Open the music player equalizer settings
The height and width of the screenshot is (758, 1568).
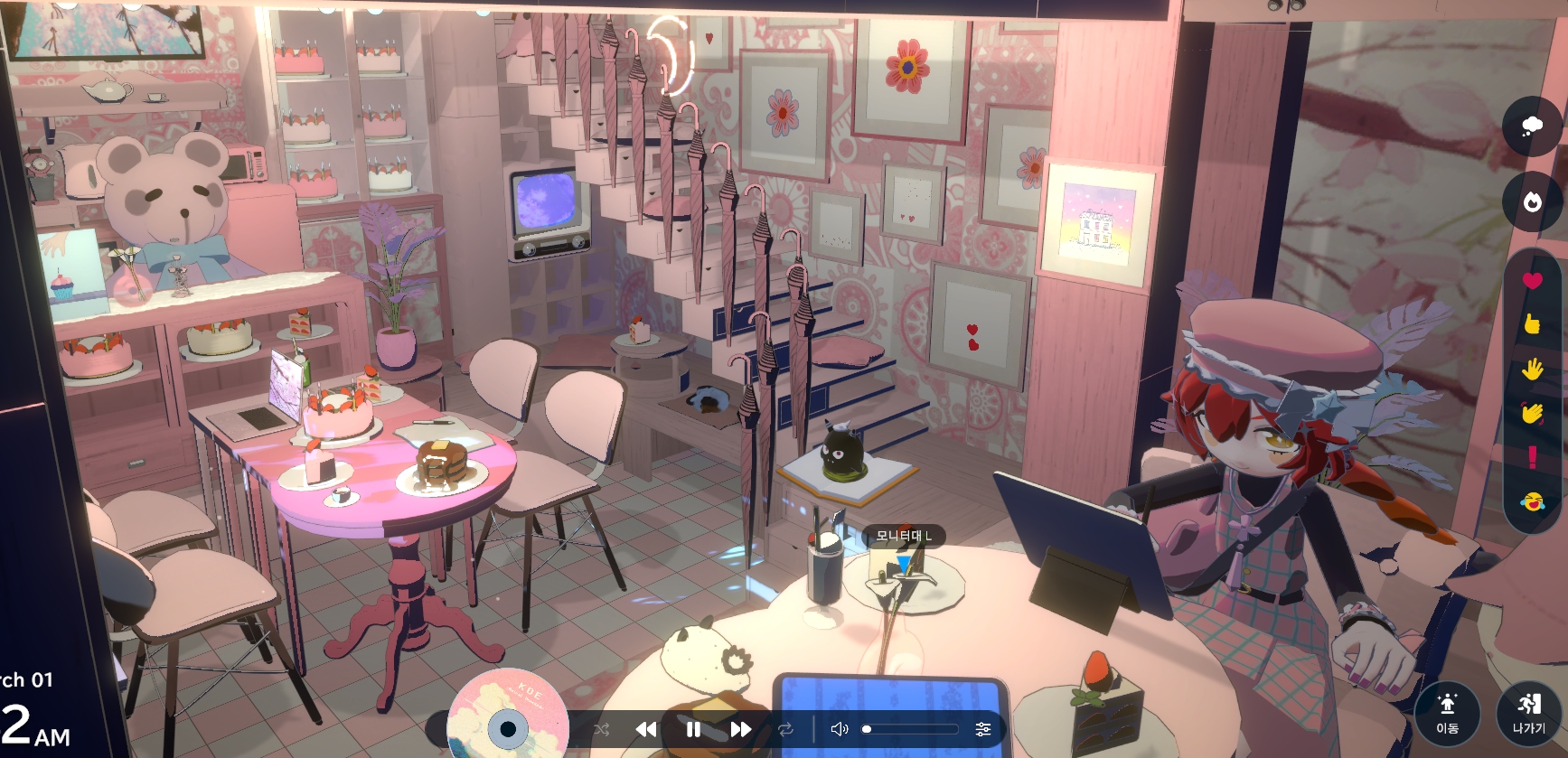pyautogui.click(x=983, y=729)
